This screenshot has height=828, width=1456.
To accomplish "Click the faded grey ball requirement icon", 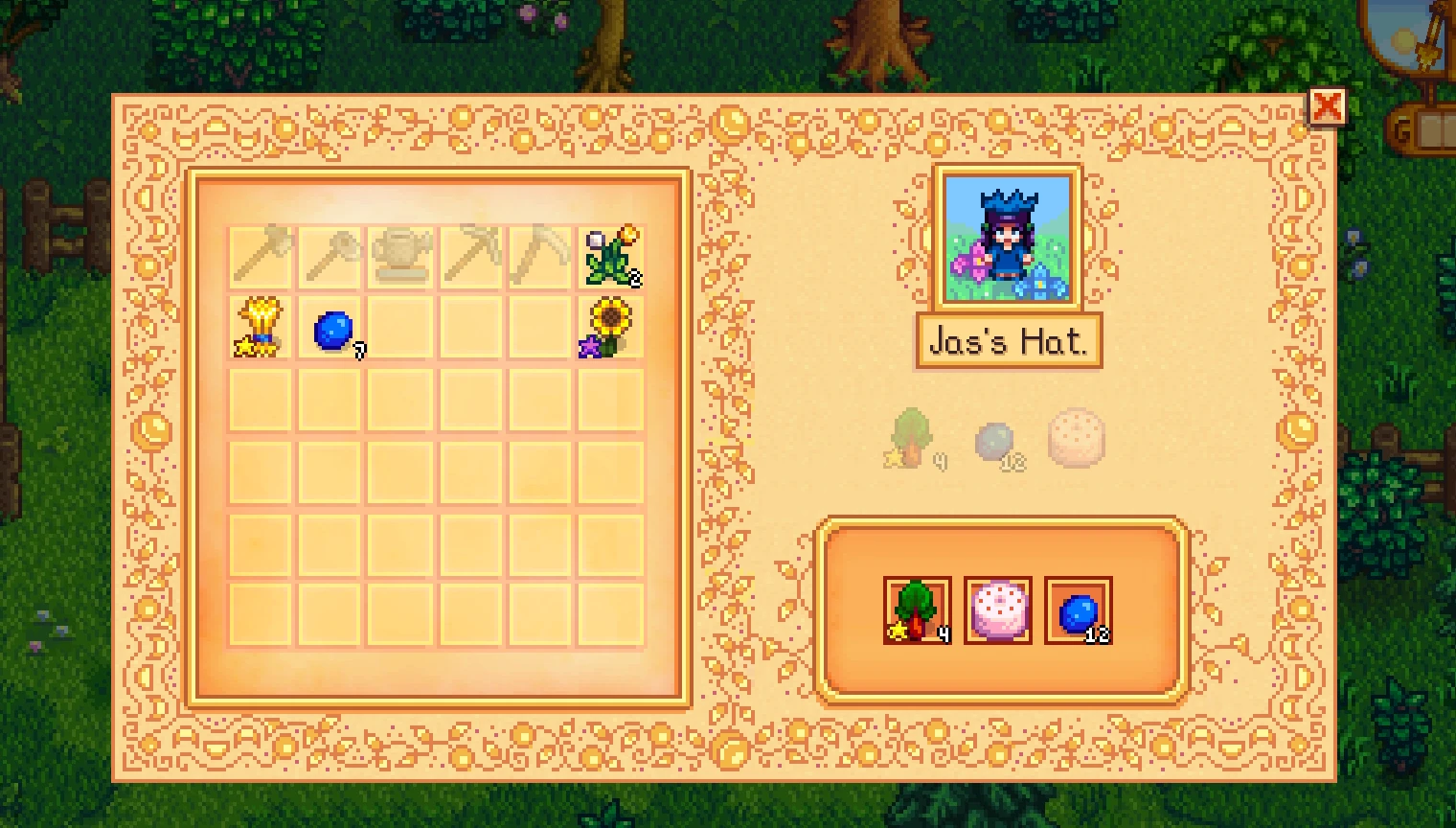I will 996,439.
